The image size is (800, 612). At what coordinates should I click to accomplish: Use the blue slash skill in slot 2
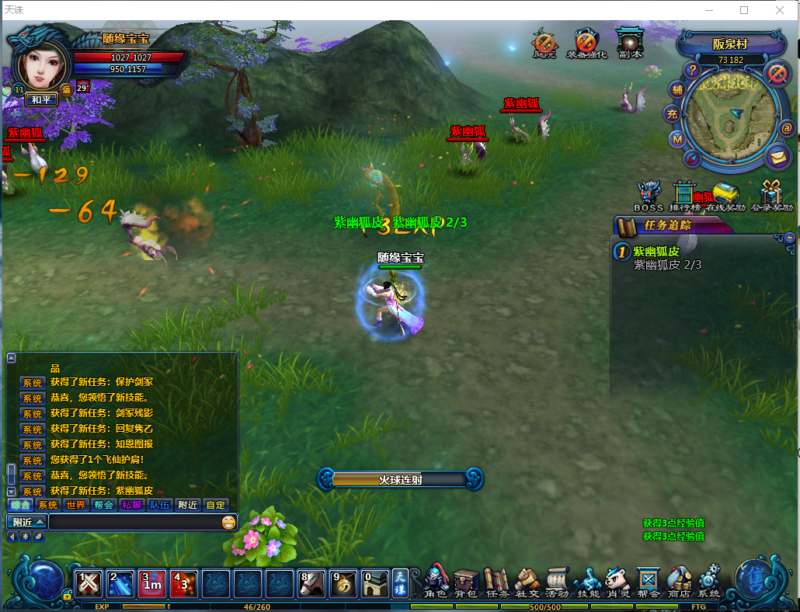120,583
